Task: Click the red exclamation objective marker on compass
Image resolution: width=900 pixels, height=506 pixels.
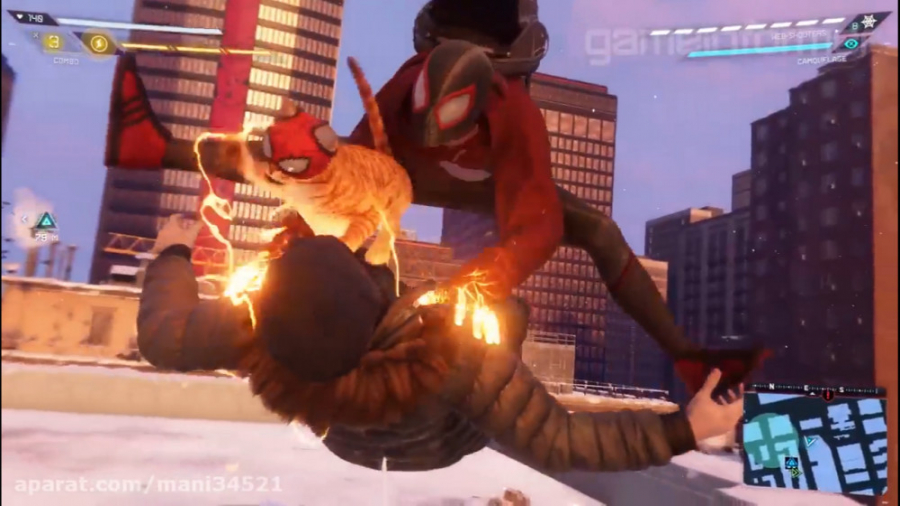Action: 827,394
